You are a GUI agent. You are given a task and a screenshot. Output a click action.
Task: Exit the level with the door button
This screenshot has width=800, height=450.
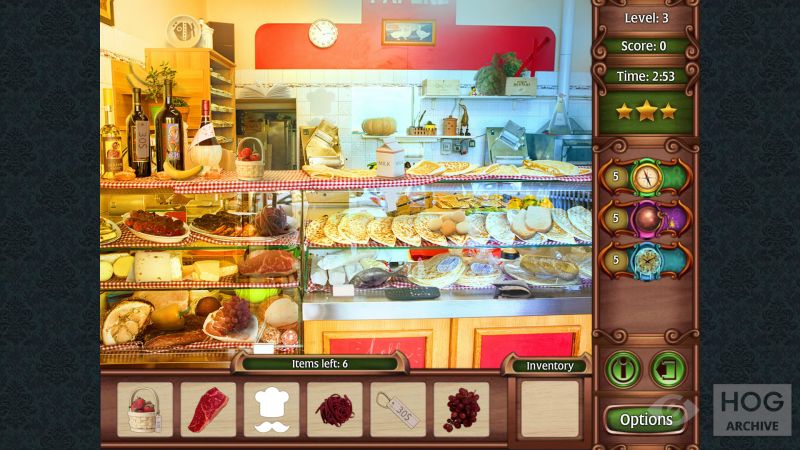pyautogui.click(x=668, y=369)
